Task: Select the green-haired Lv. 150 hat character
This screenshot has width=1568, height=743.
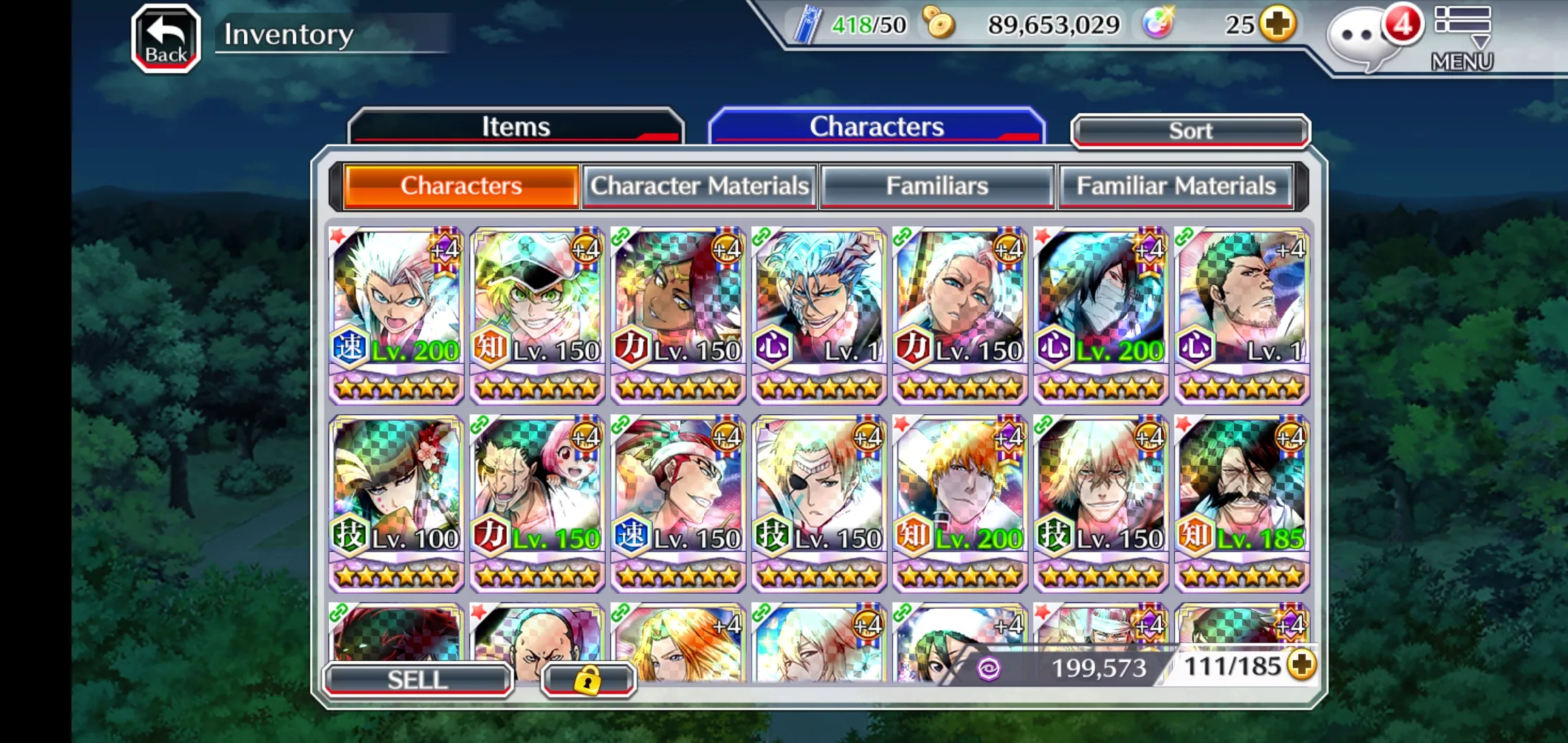Action: coord(537,315)
